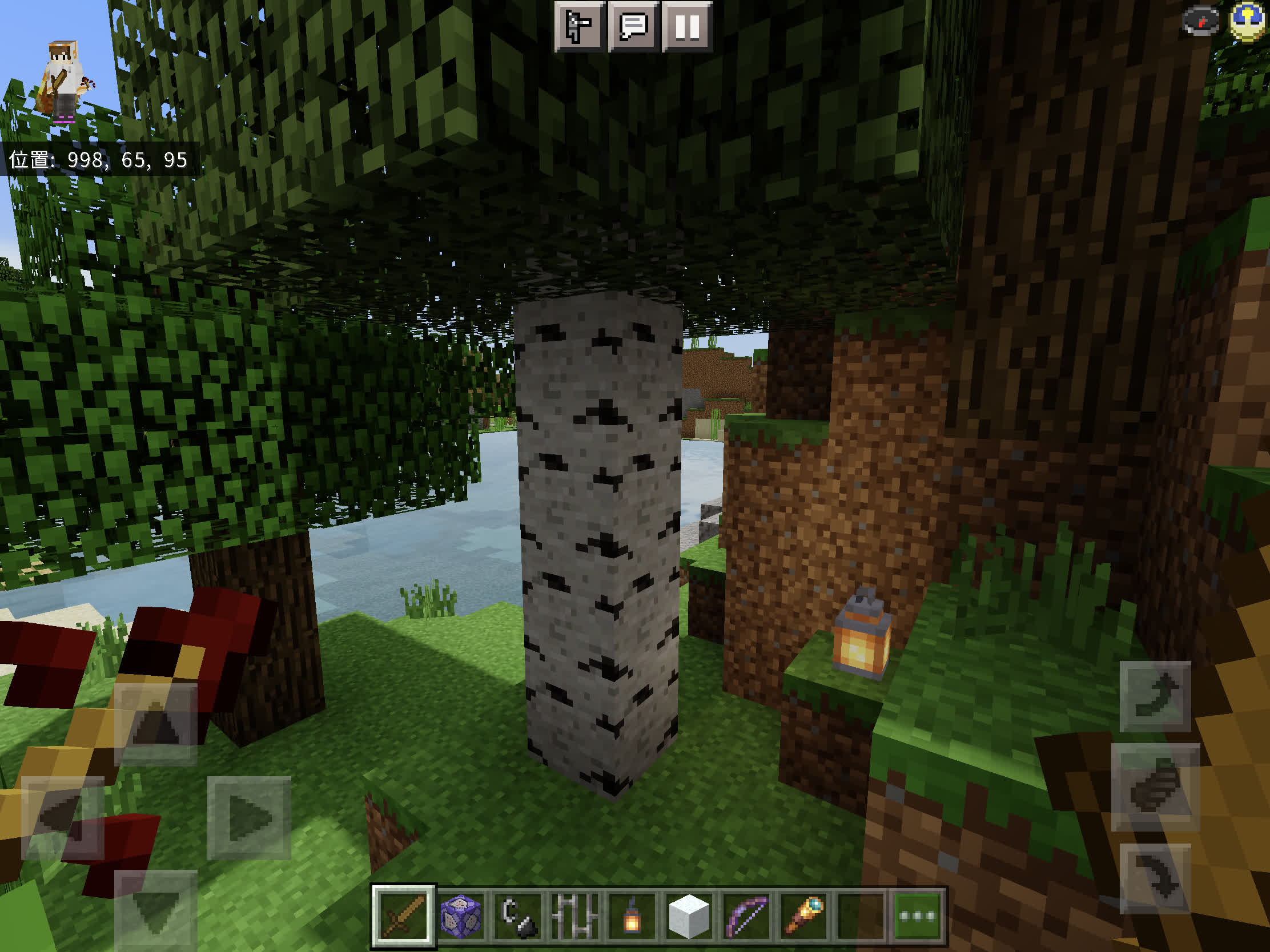Open the inventory with the three-dots button
This screenshot has width=1270, height=952.
(x=917, y=916)
